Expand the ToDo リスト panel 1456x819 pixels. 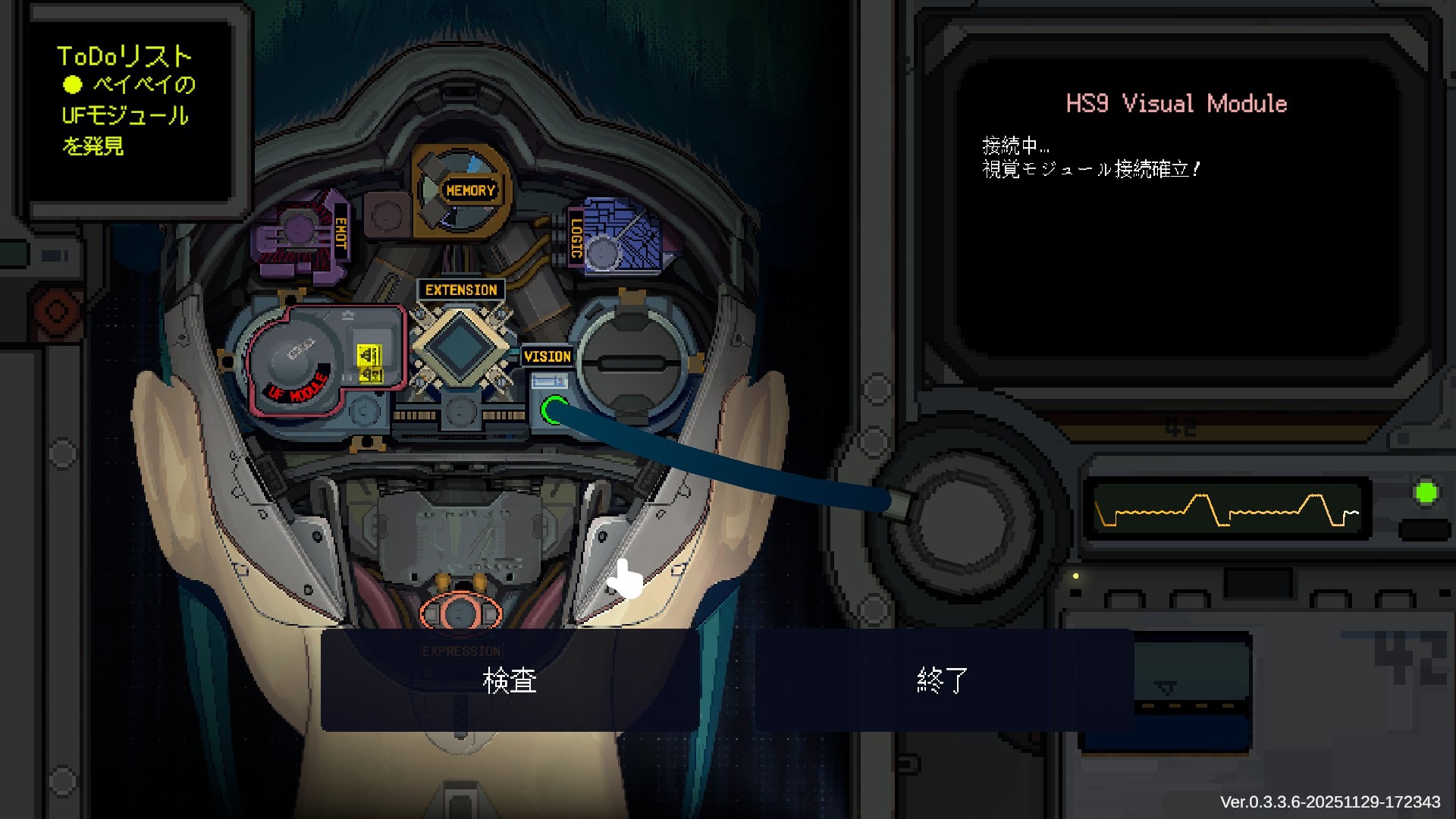[125, 55]
